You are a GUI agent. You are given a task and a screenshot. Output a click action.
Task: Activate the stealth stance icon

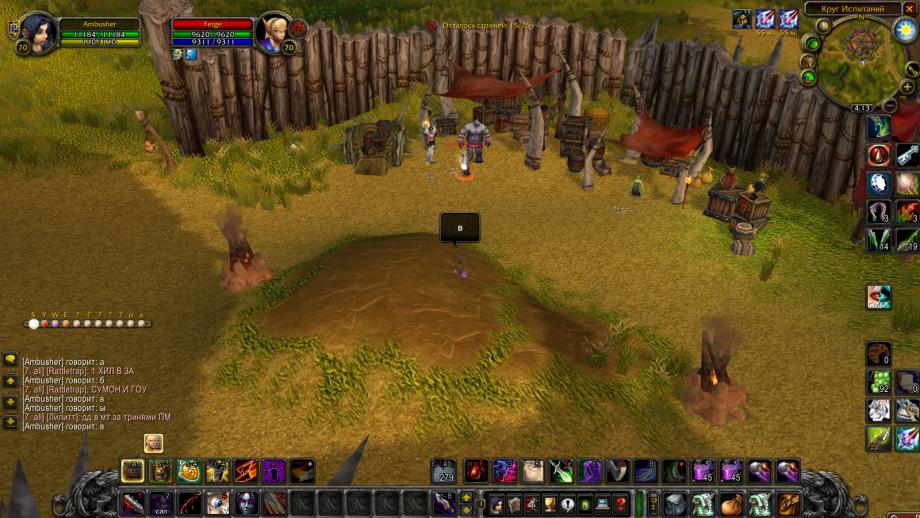pyautogui.click(x=132, y=470)
